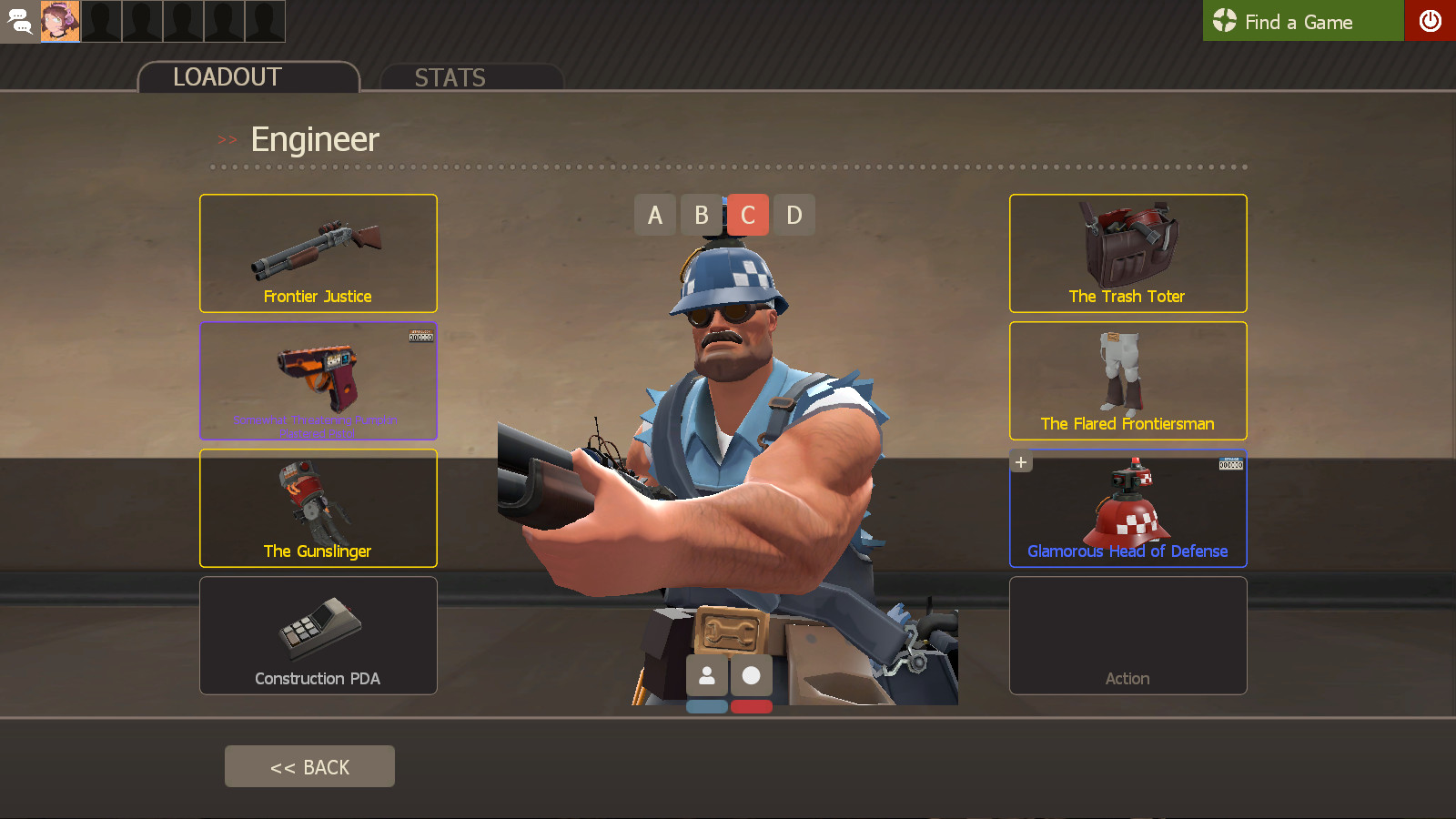Switch model preview to RED team
The width and height of the screenshot is (1456, 819).
click(752, 704)
